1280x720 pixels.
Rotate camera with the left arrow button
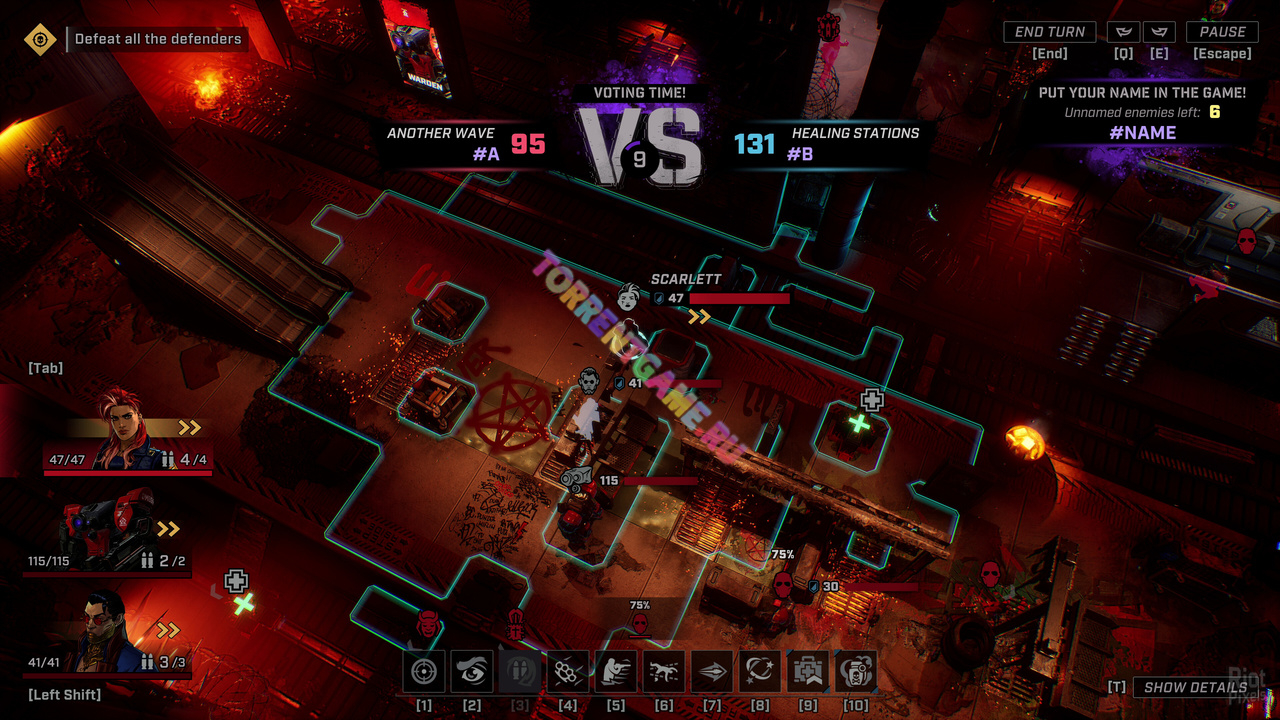(x=1123, y=32)
